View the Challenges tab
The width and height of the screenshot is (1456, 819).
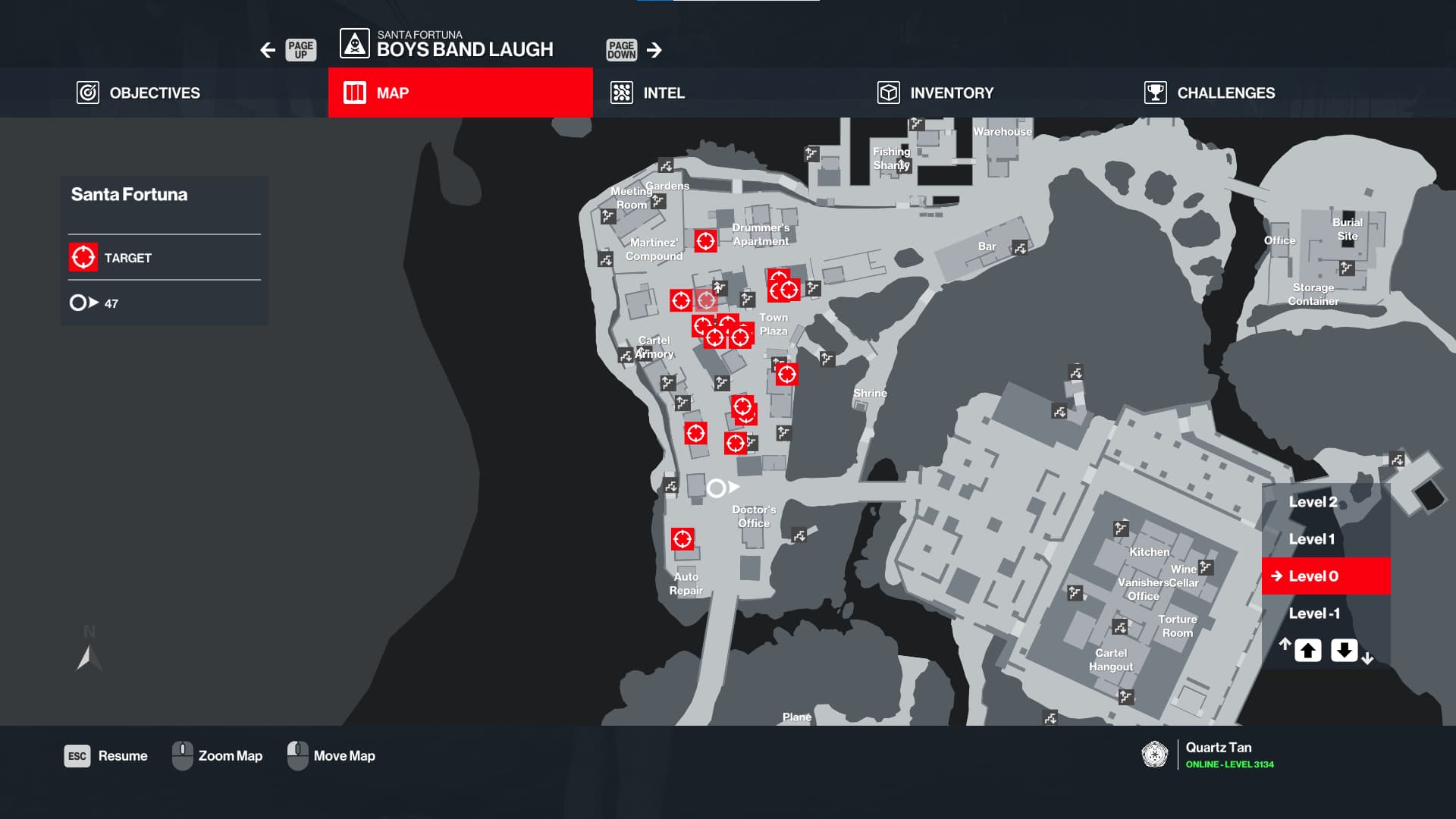(x=1210, y=93)
